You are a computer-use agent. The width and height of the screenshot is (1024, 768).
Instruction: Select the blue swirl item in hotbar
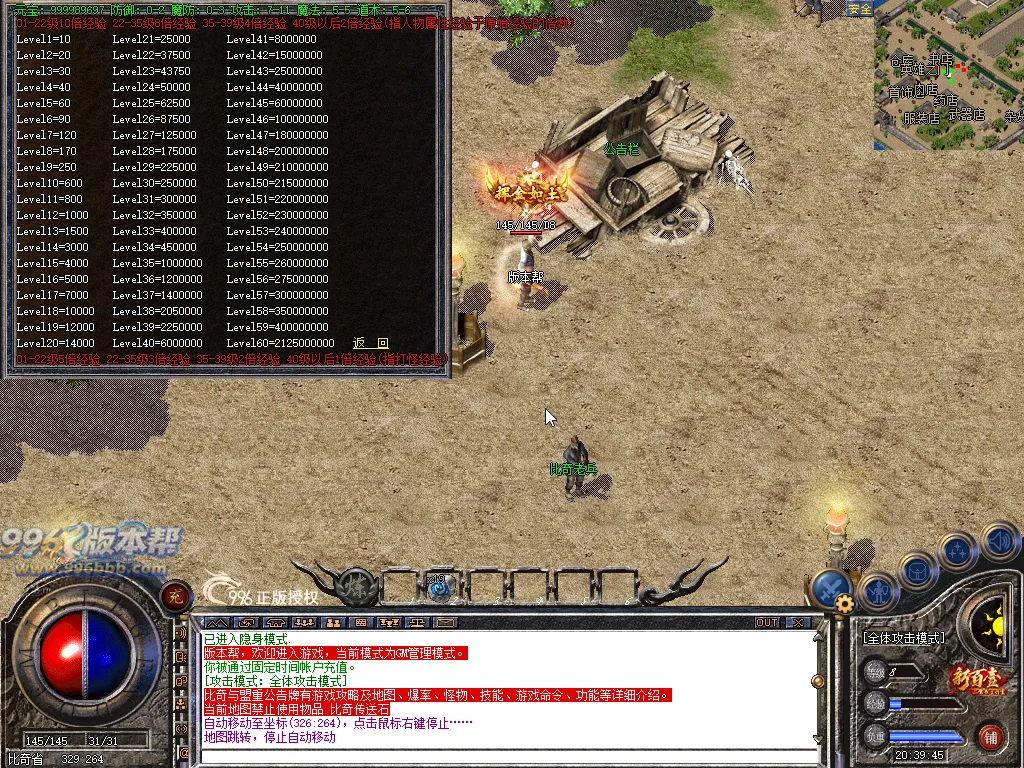pos(437,588)
